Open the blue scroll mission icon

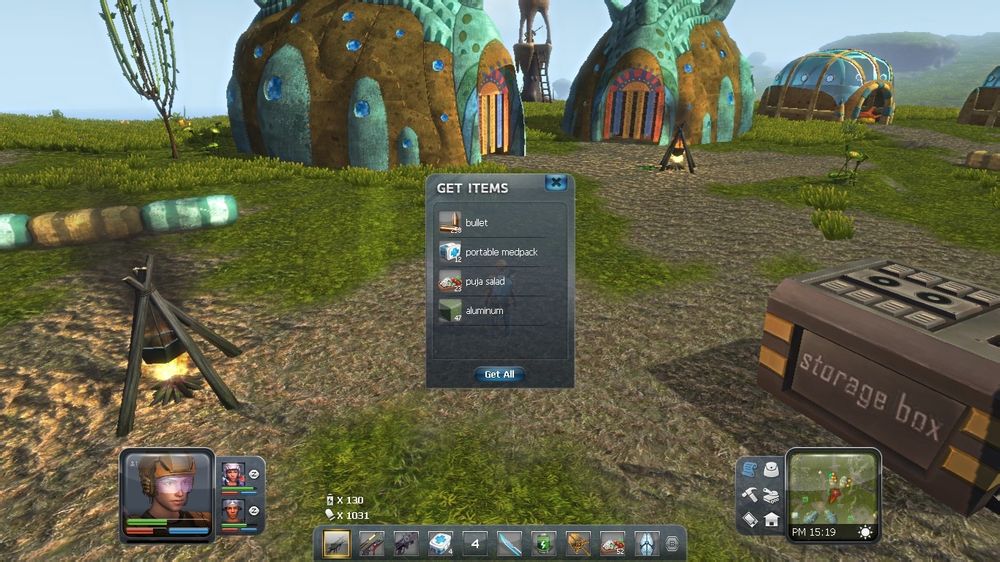pos(751,470)
